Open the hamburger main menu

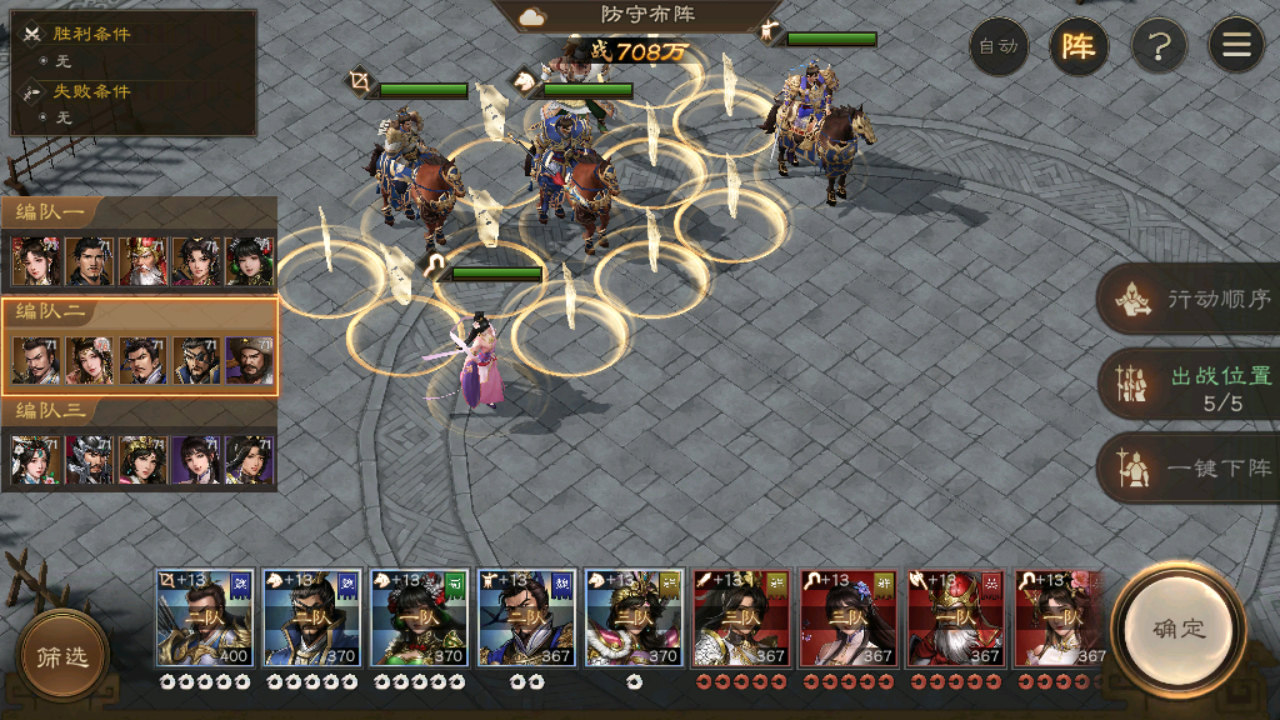1236,46
